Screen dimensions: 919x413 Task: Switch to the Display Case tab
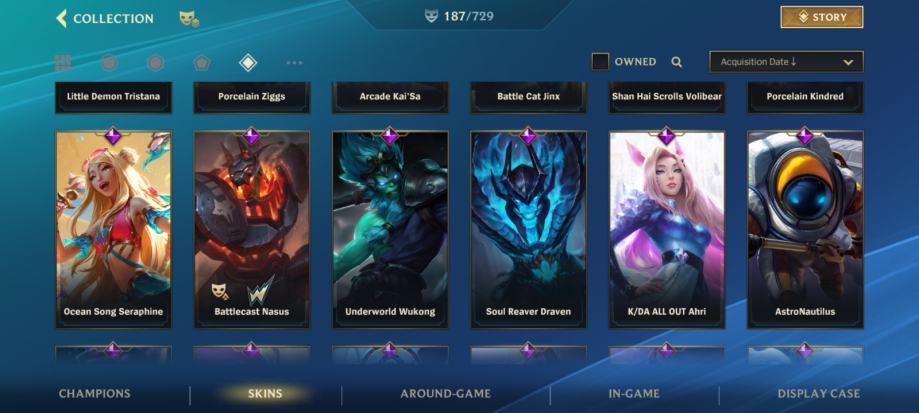pyautogui.click(x=818, y=394)
